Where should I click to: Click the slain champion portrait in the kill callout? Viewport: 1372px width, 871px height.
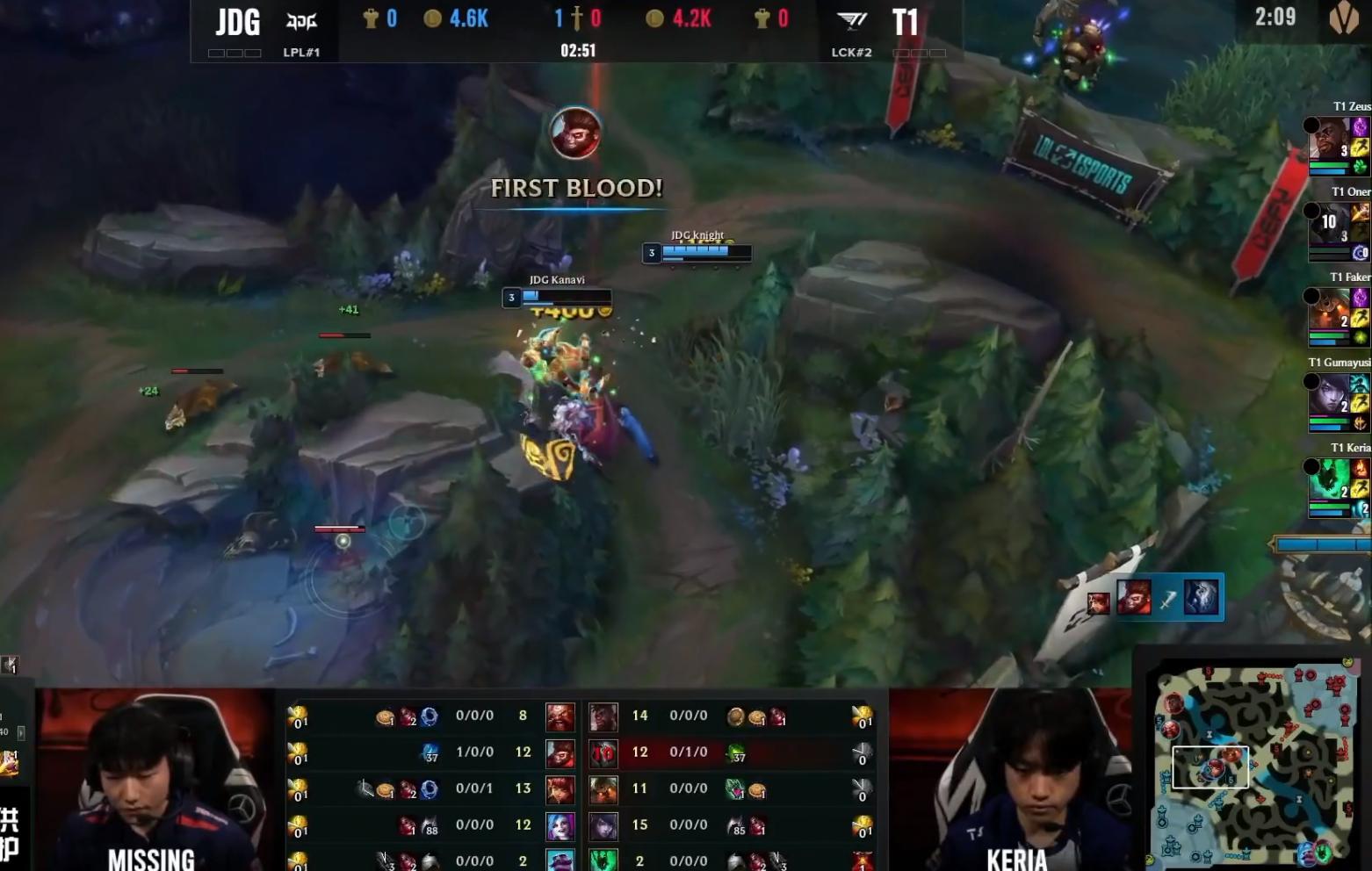(x=1202, y=597)
